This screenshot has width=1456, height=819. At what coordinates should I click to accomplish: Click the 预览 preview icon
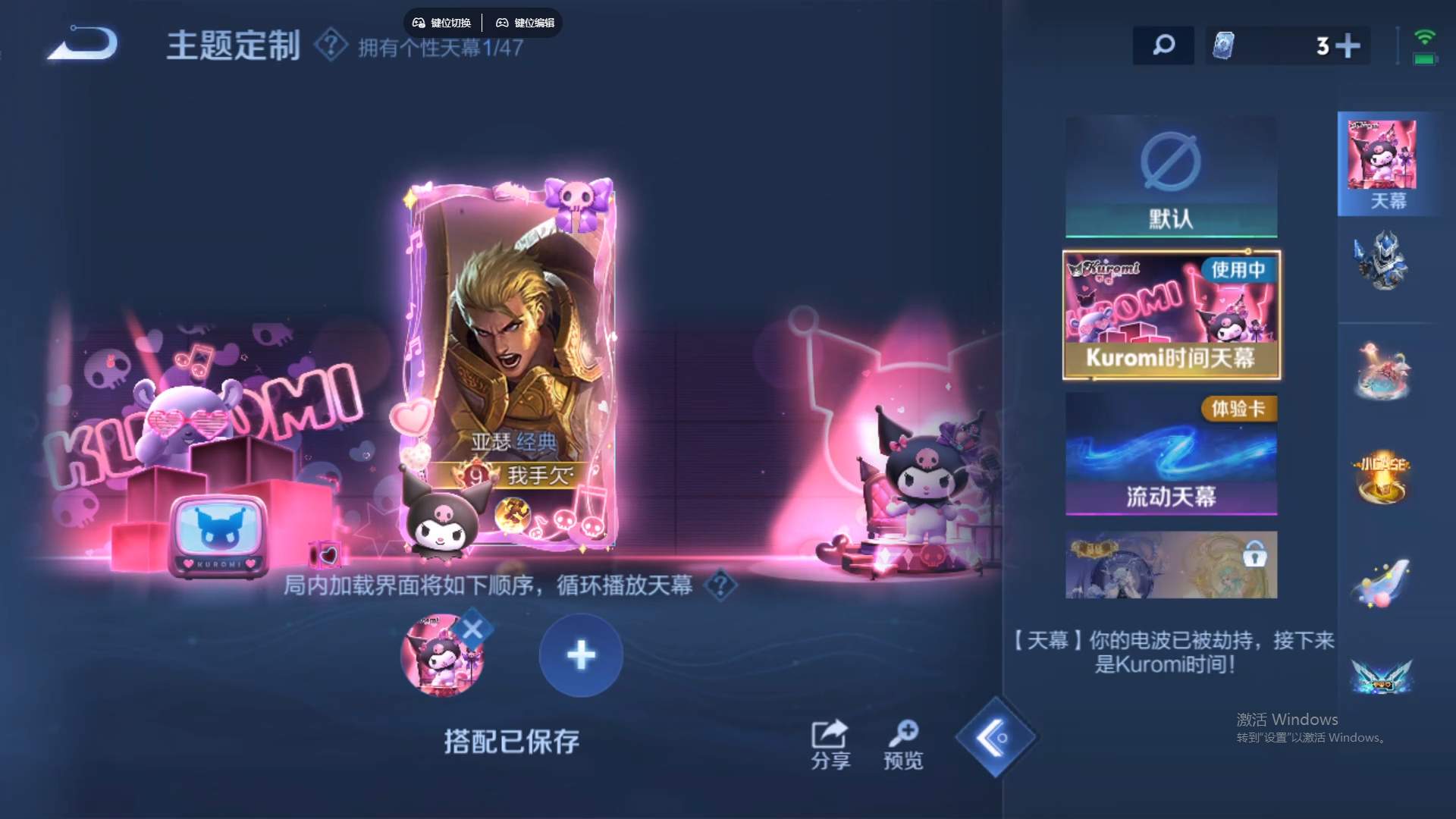point(904,736)
